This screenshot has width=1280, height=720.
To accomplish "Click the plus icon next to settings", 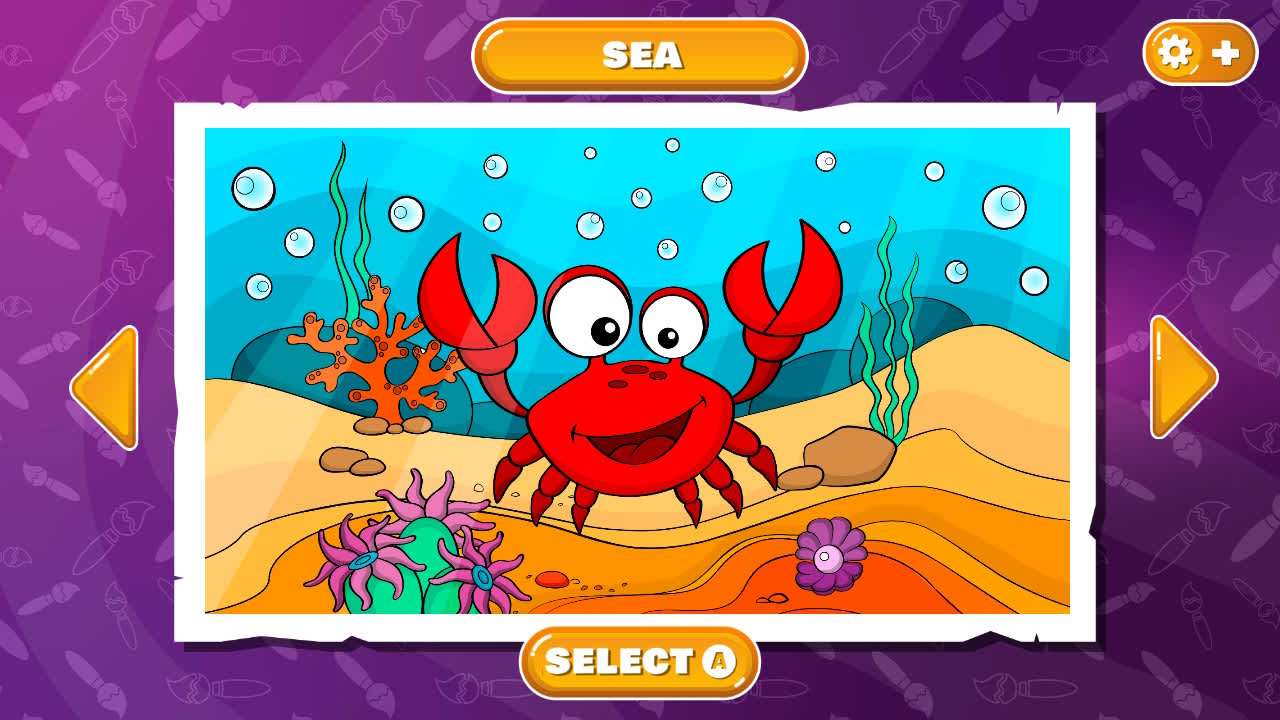I will point(1225,53).
